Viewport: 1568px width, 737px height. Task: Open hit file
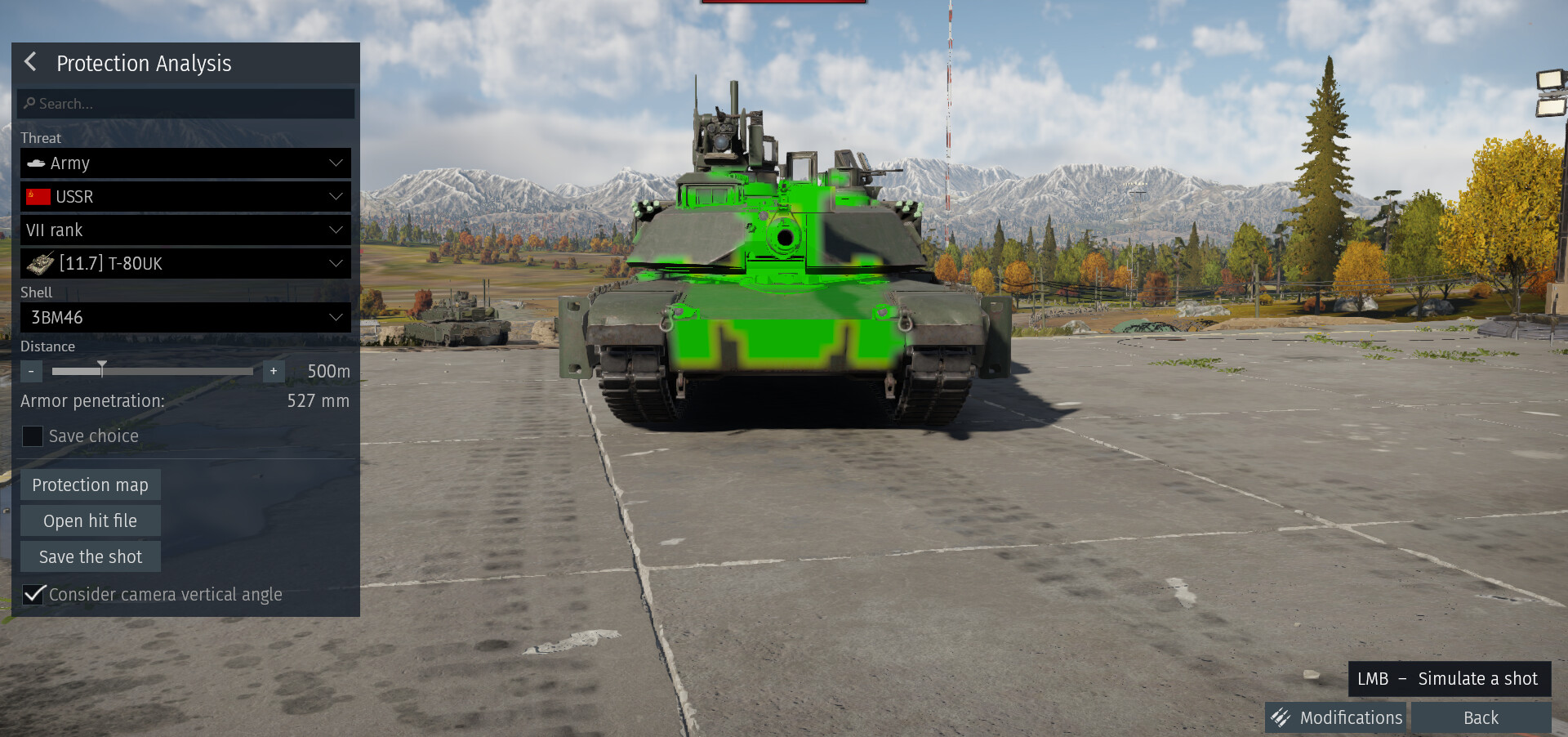pos(90,521)
